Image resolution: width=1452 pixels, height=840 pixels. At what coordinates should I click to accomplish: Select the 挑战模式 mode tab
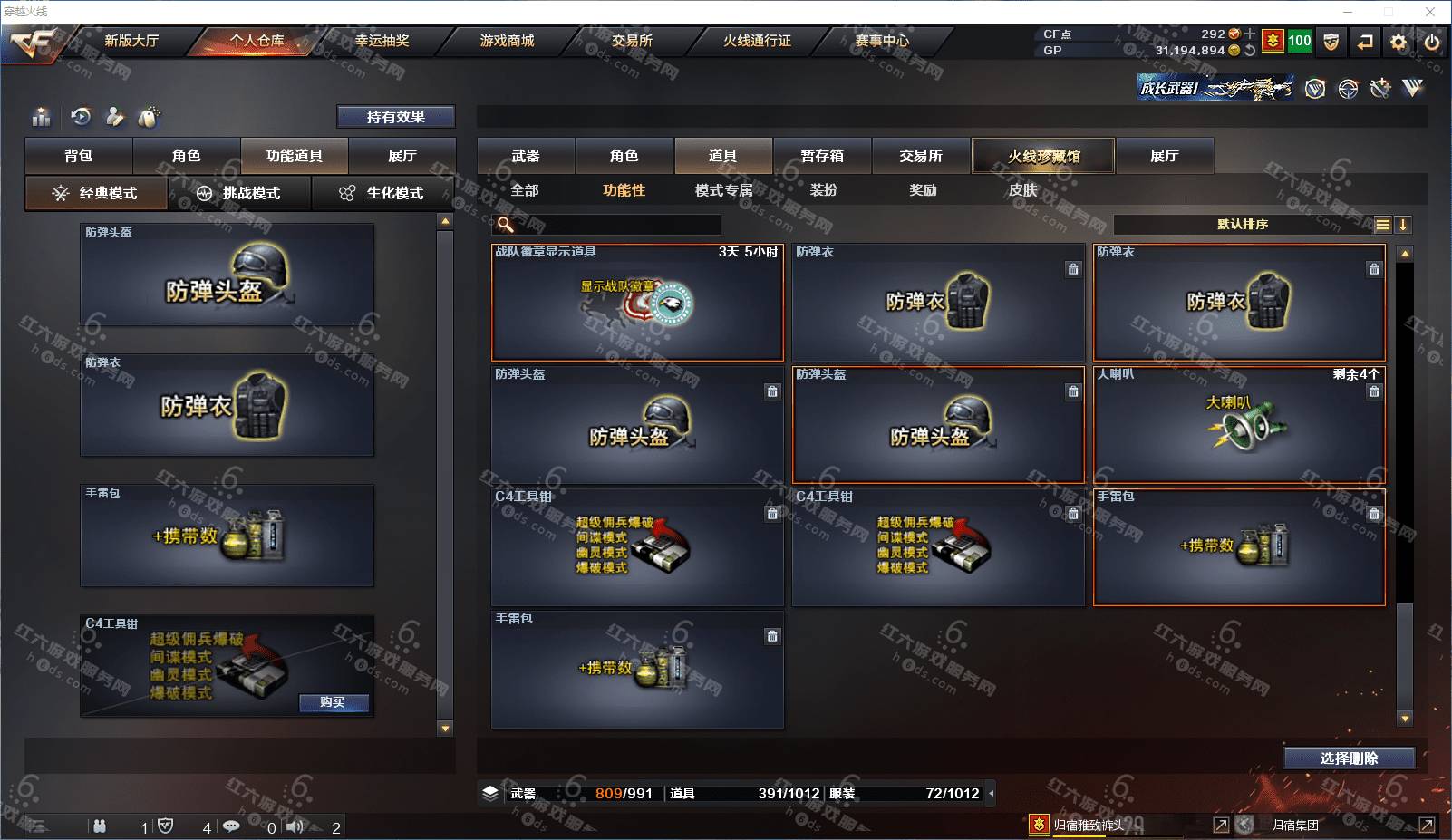pos(240,193)
